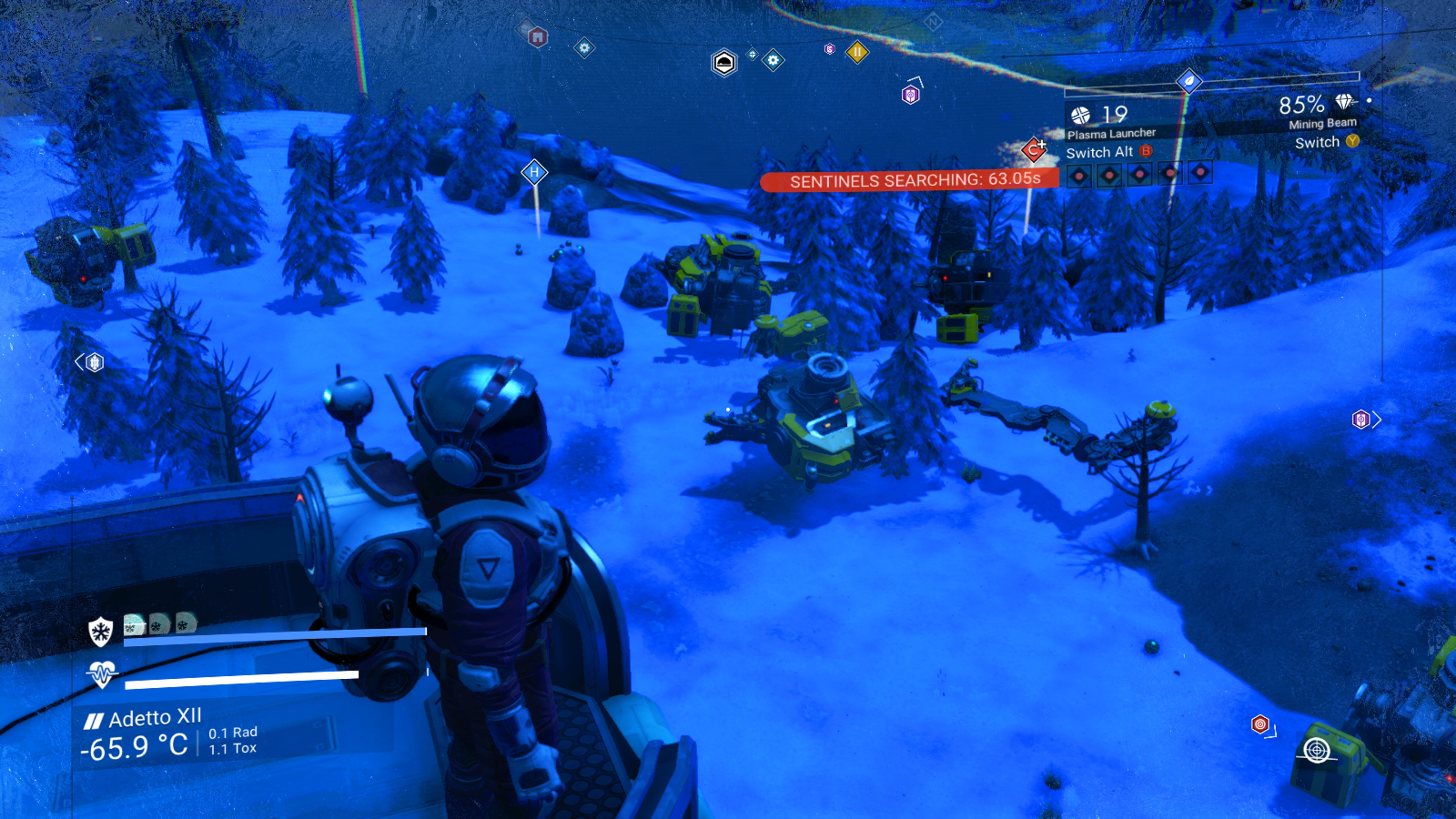Screen dimensions: 1456x819
Task: Select the purple hexagon marker with right arrow
Action: pos(1360,419)
